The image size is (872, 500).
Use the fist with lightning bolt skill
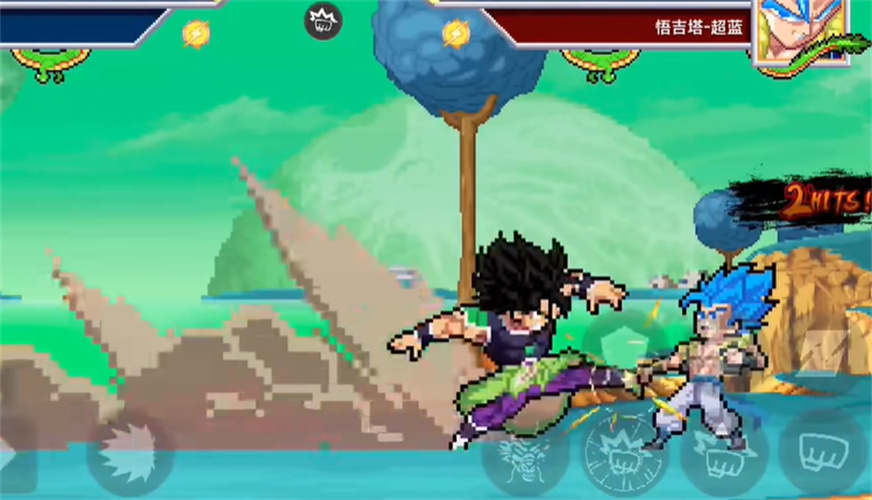722,457
